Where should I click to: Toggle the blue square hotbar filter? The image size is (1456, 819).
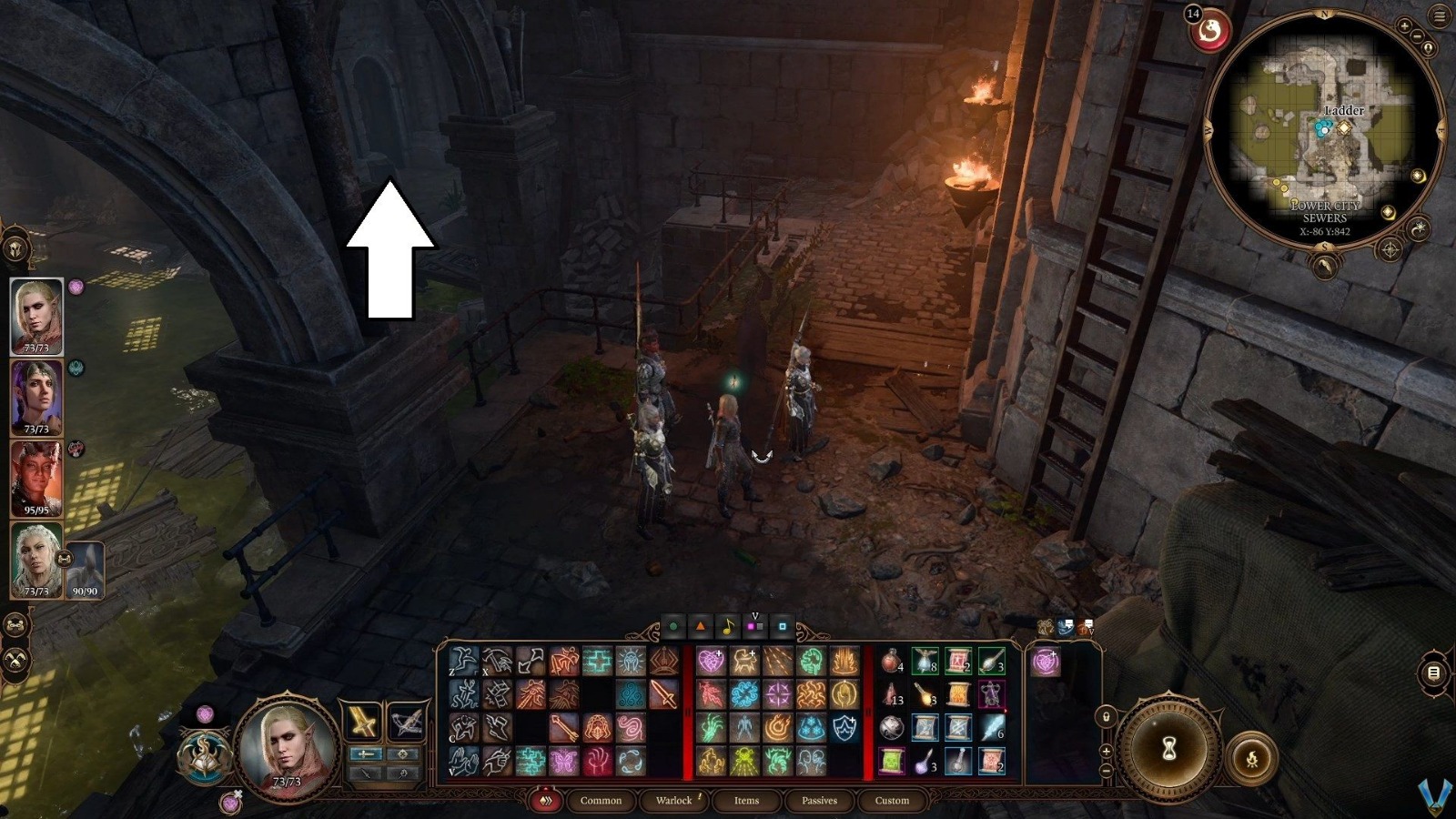[782, 625]
